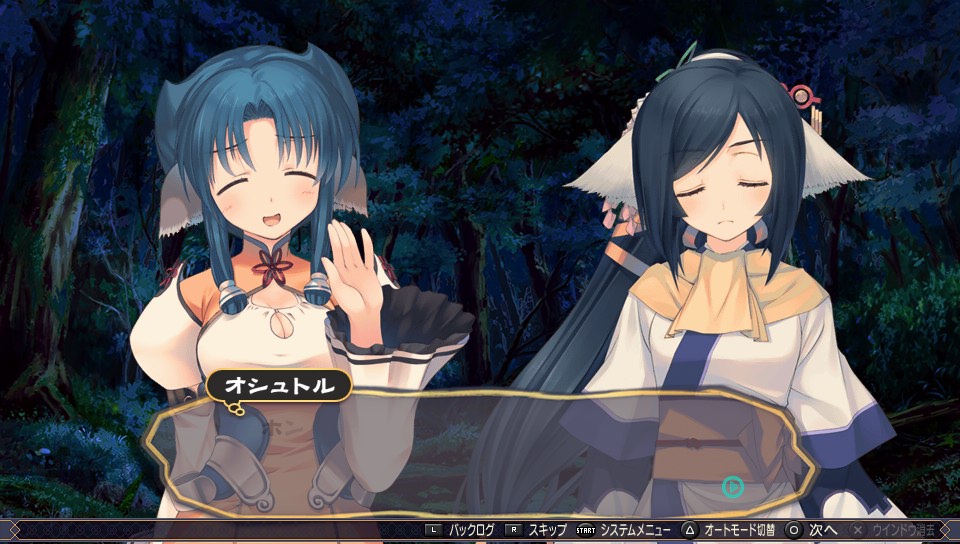Hide the window with ウインドウ消去
Viewport: 960px width, 544px height.
(x=902, y=529)
